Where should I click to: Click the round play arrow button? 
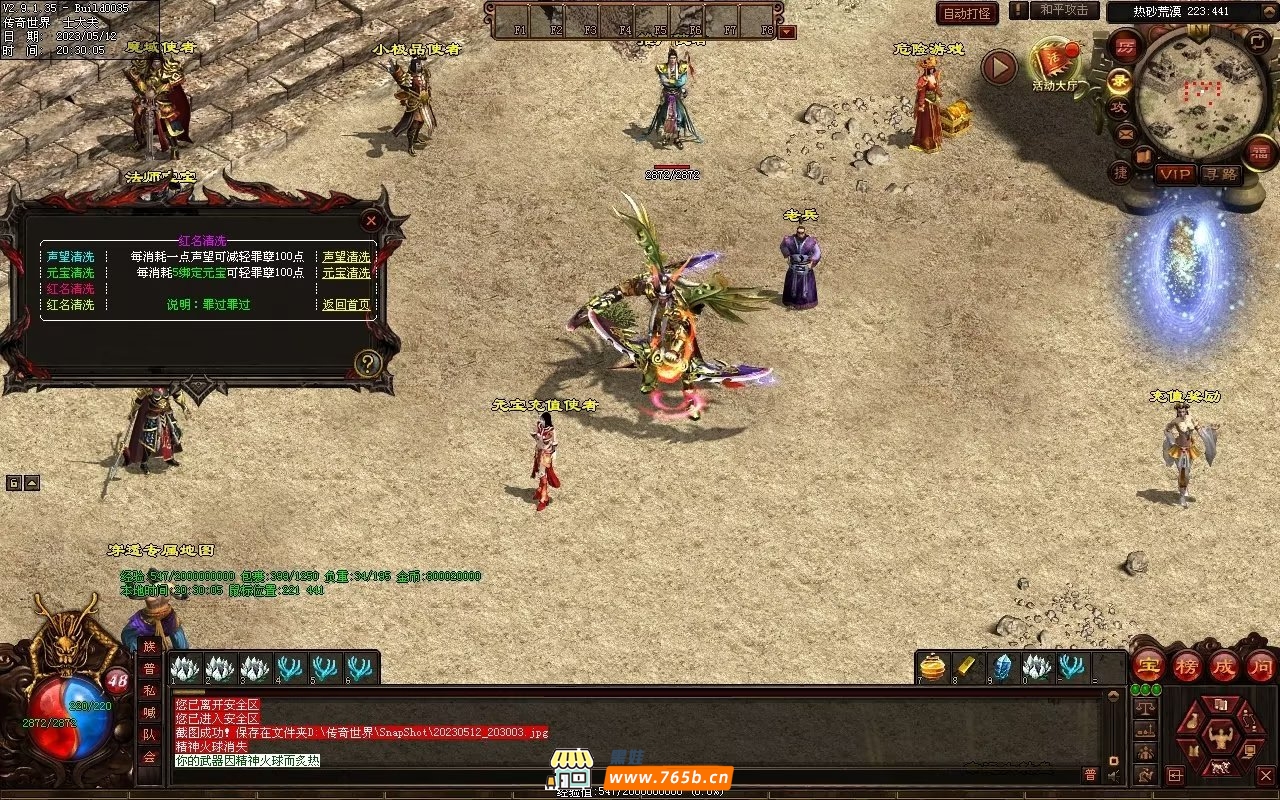tap(998, 67)
